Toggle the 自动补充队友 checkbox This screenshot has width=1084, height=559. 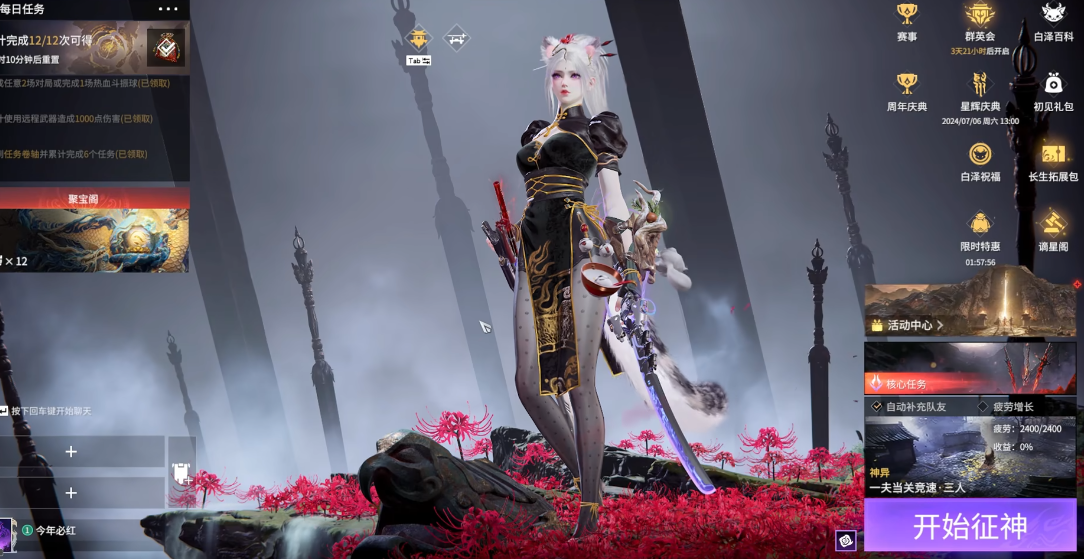click(x=877, y=407)
